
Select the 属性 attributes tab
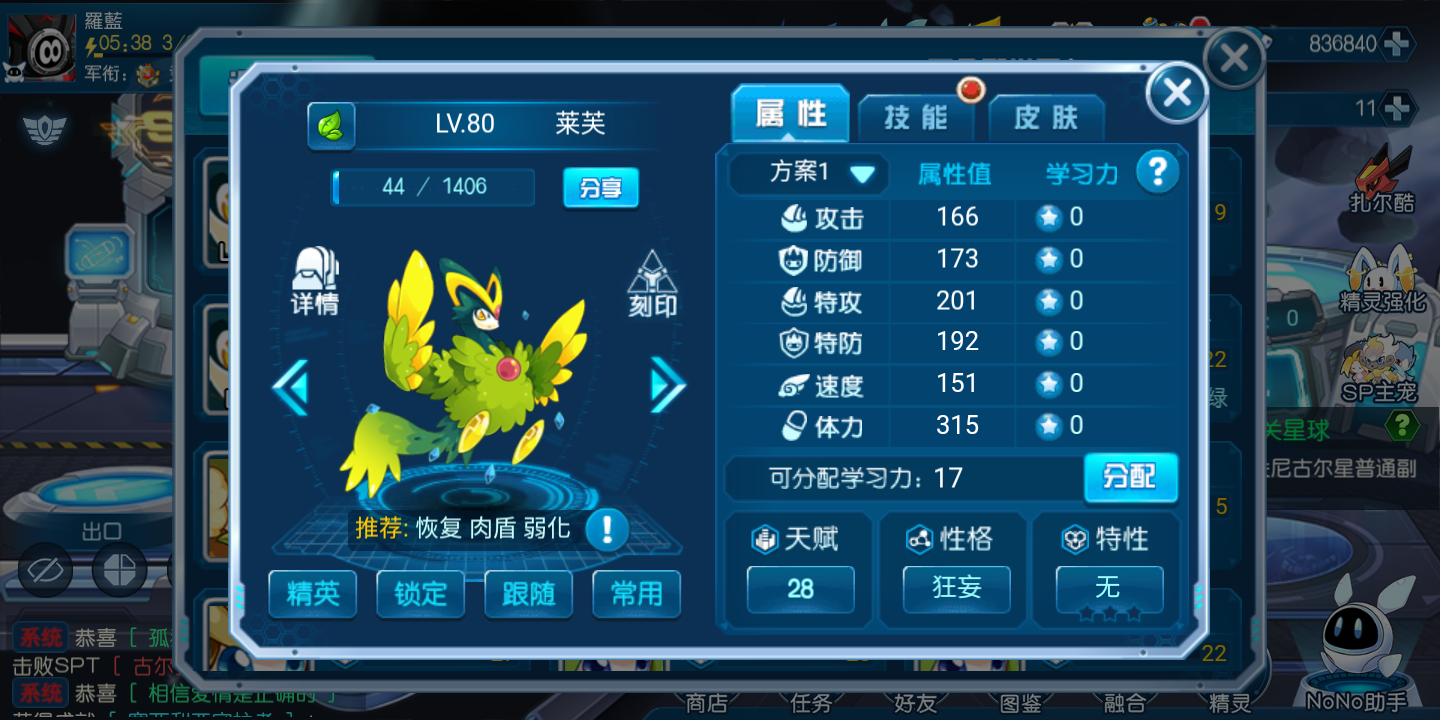pos(790,115)
